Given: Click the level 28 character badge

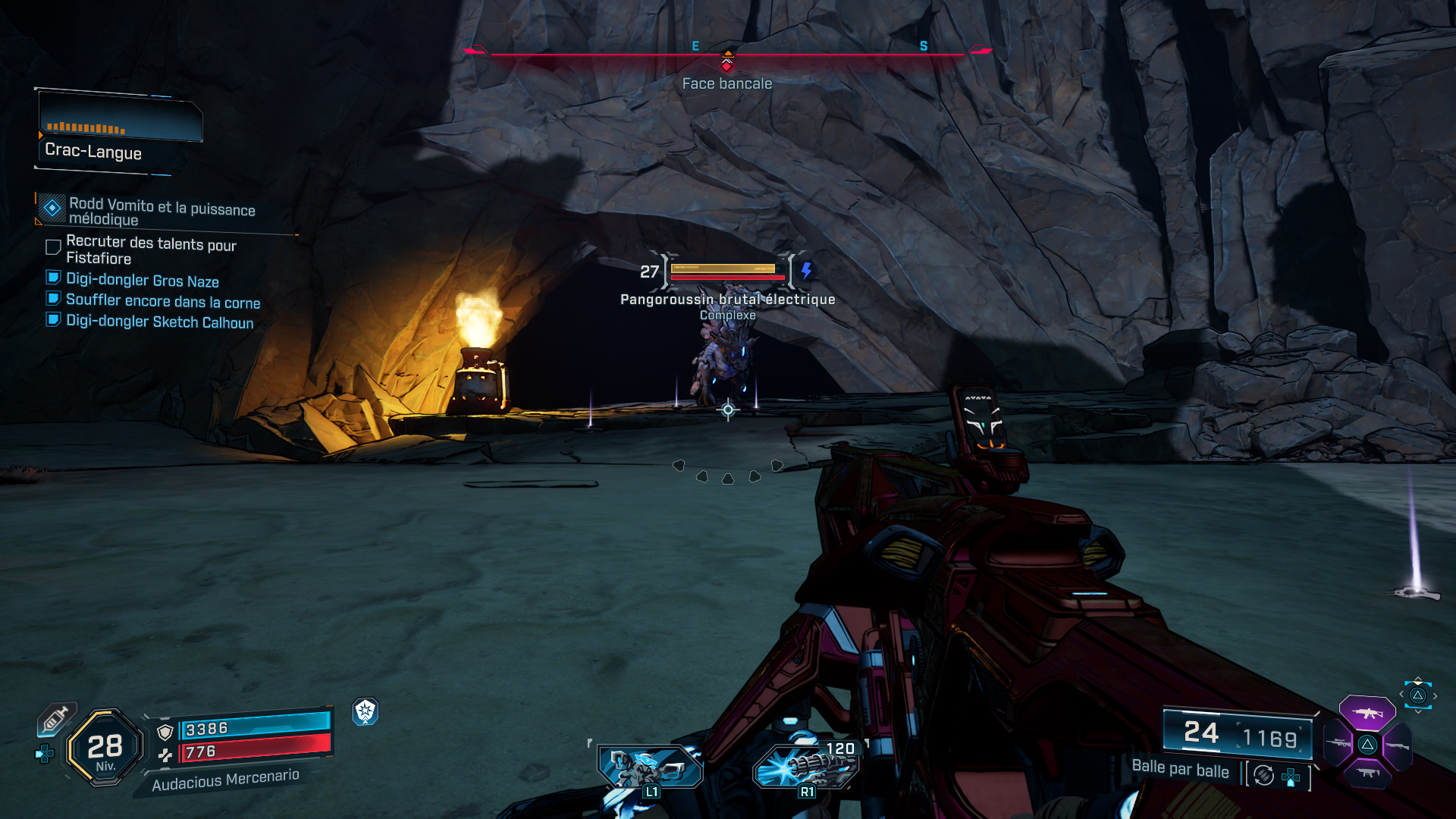Looking at the screenshot, I should tap(105, 748).
